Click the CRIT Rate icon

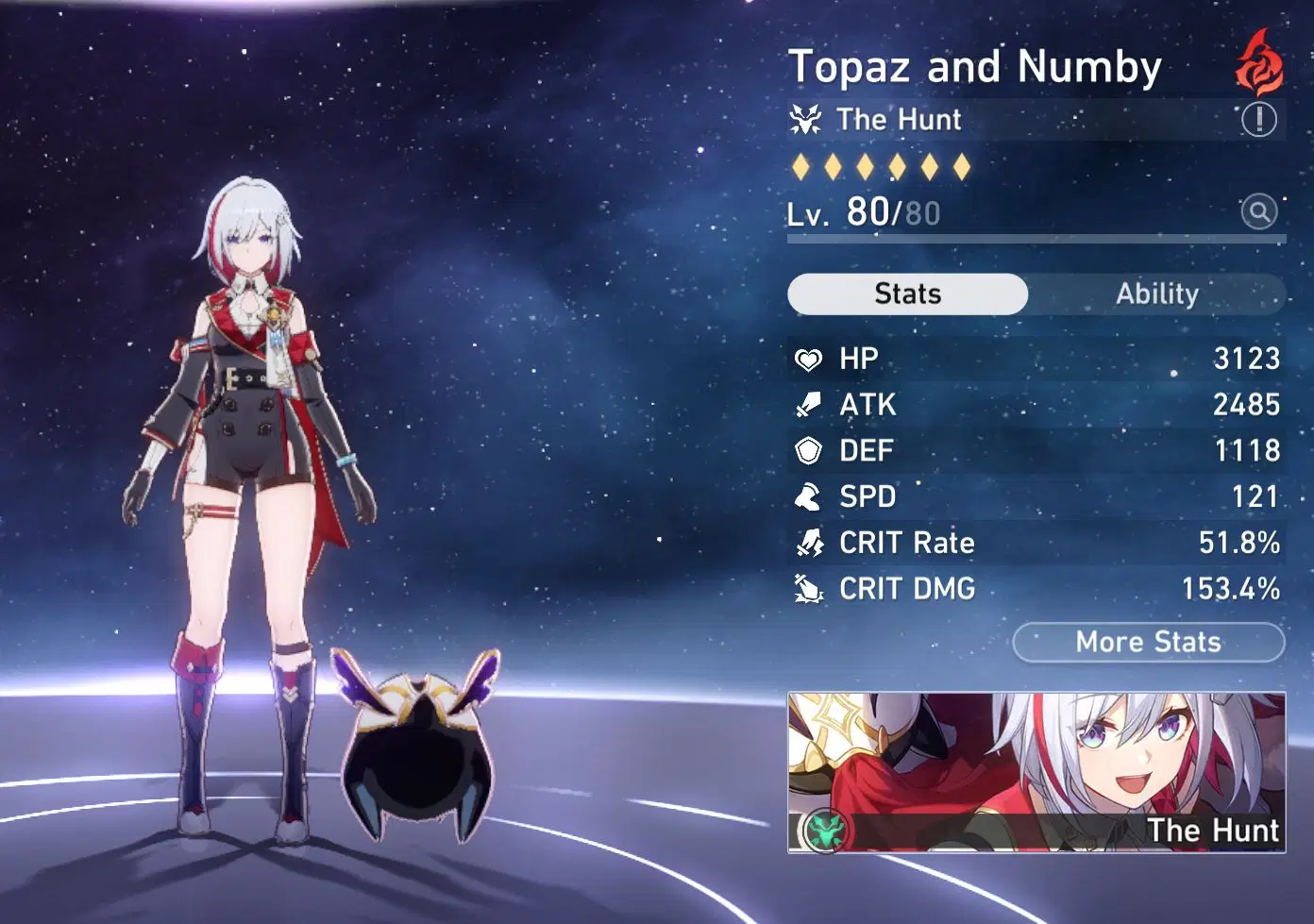[809, 543]
